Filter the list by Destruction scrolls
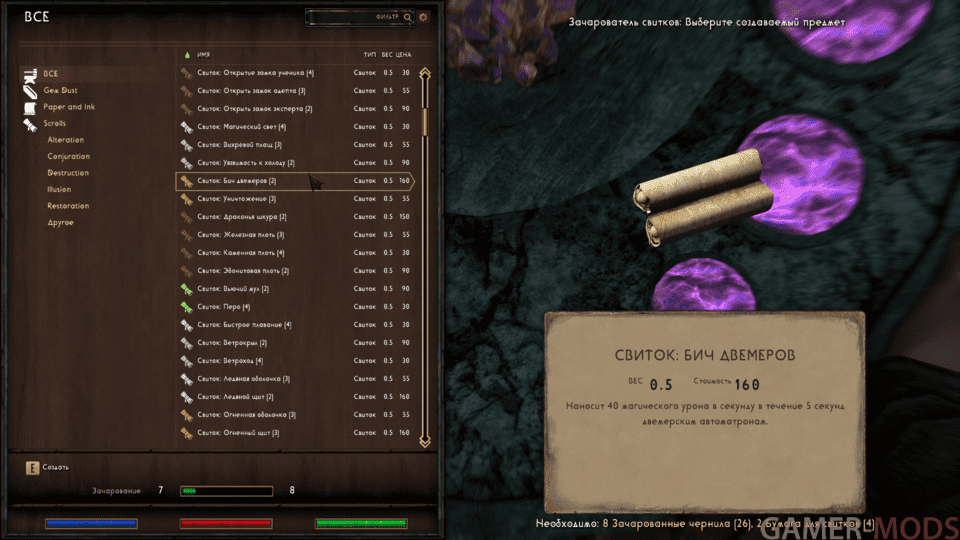Screen dimensions: 960x540 (68, 173)
